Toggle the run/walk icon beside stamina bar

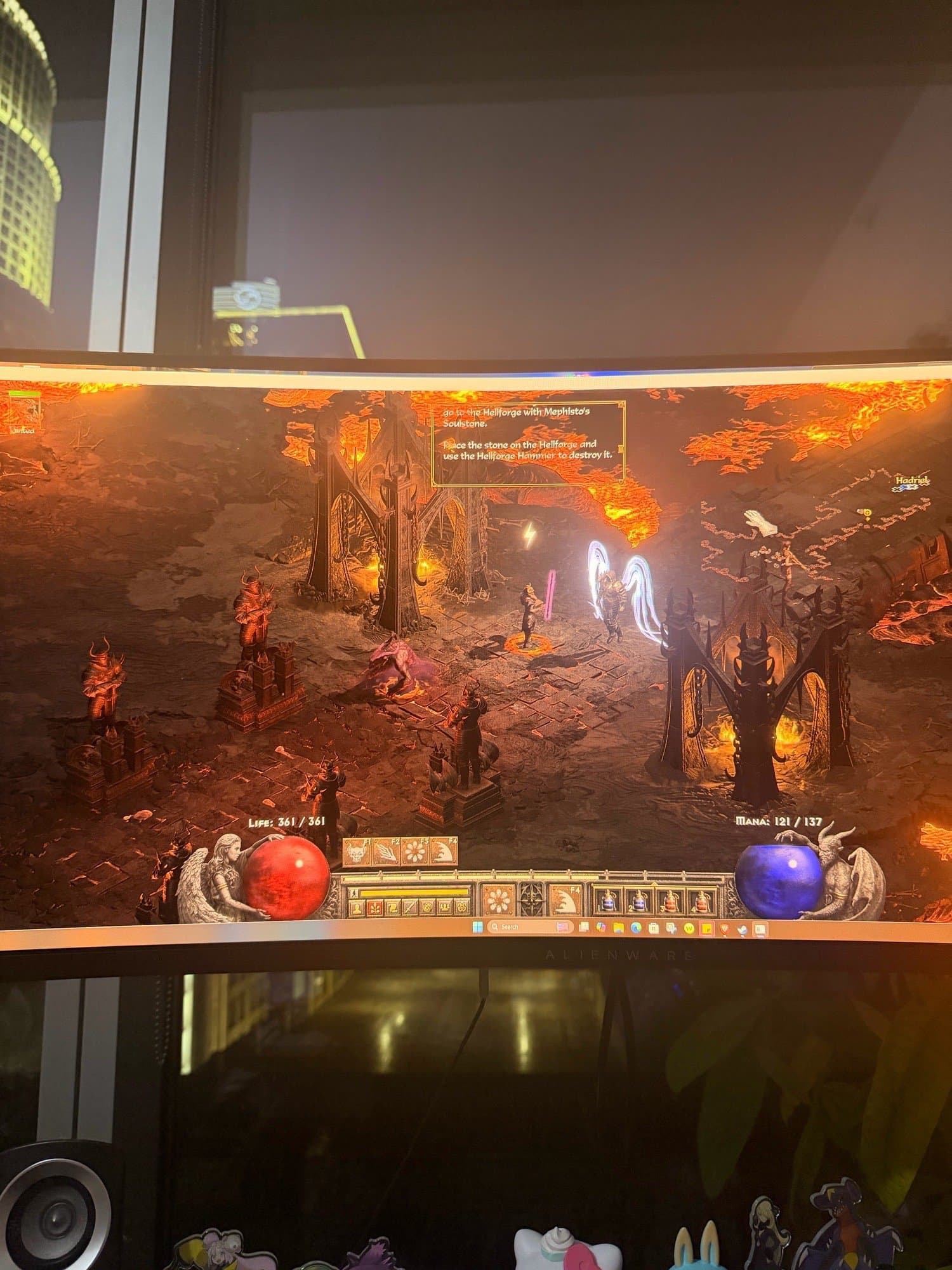354,892
